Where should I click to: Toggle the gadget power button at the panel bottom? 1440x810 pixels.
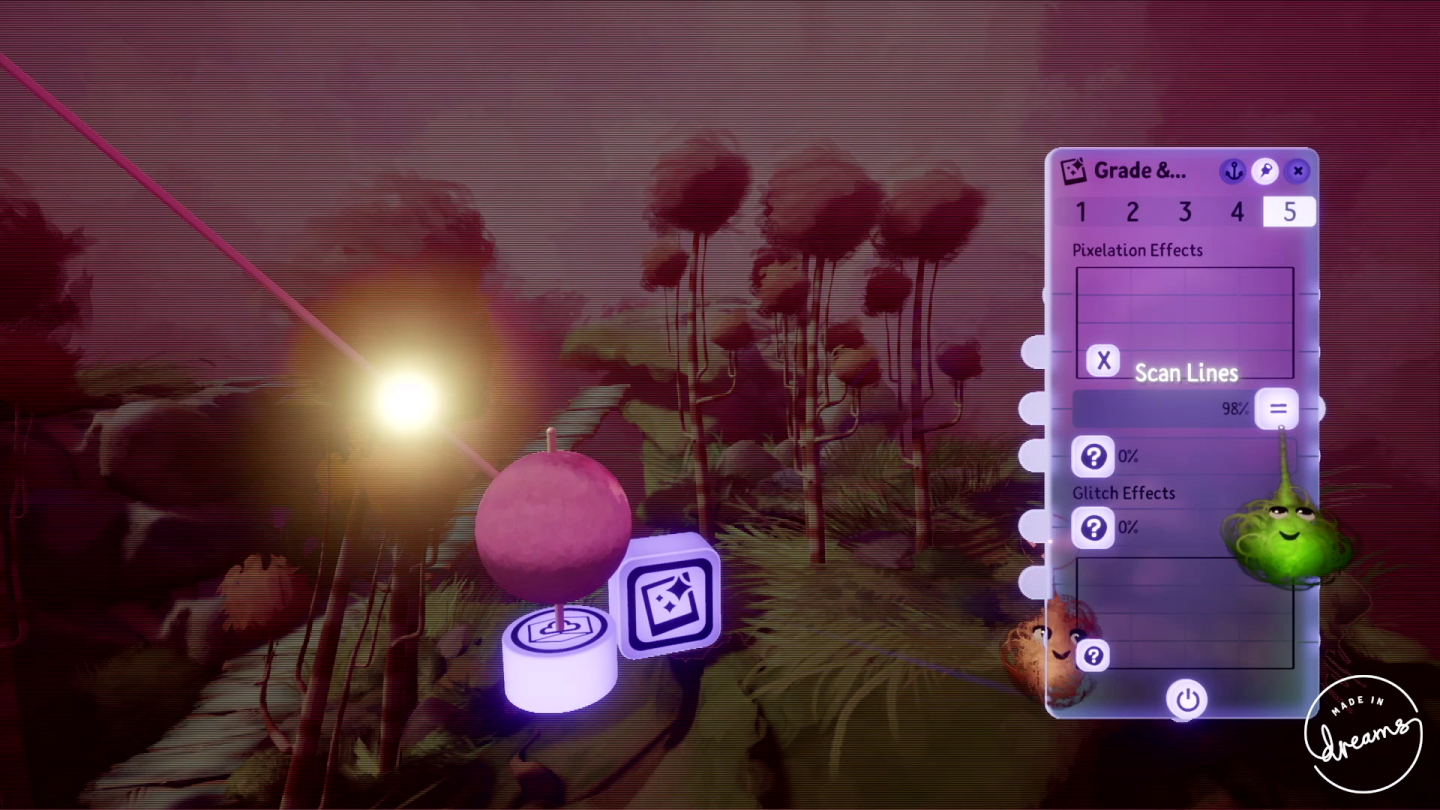coord(1186,700)
